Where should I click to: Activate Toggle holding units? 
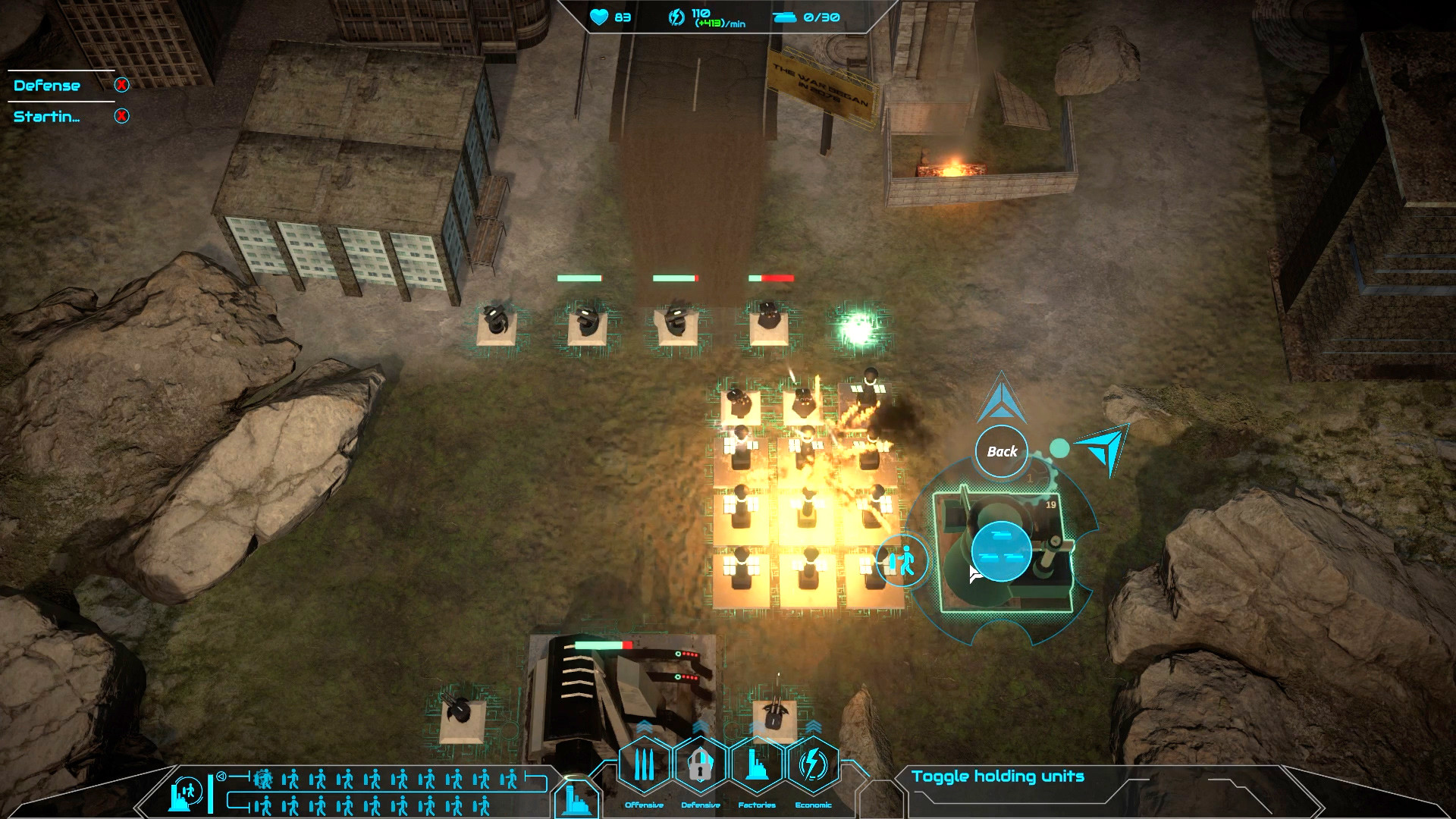point(998,776)
